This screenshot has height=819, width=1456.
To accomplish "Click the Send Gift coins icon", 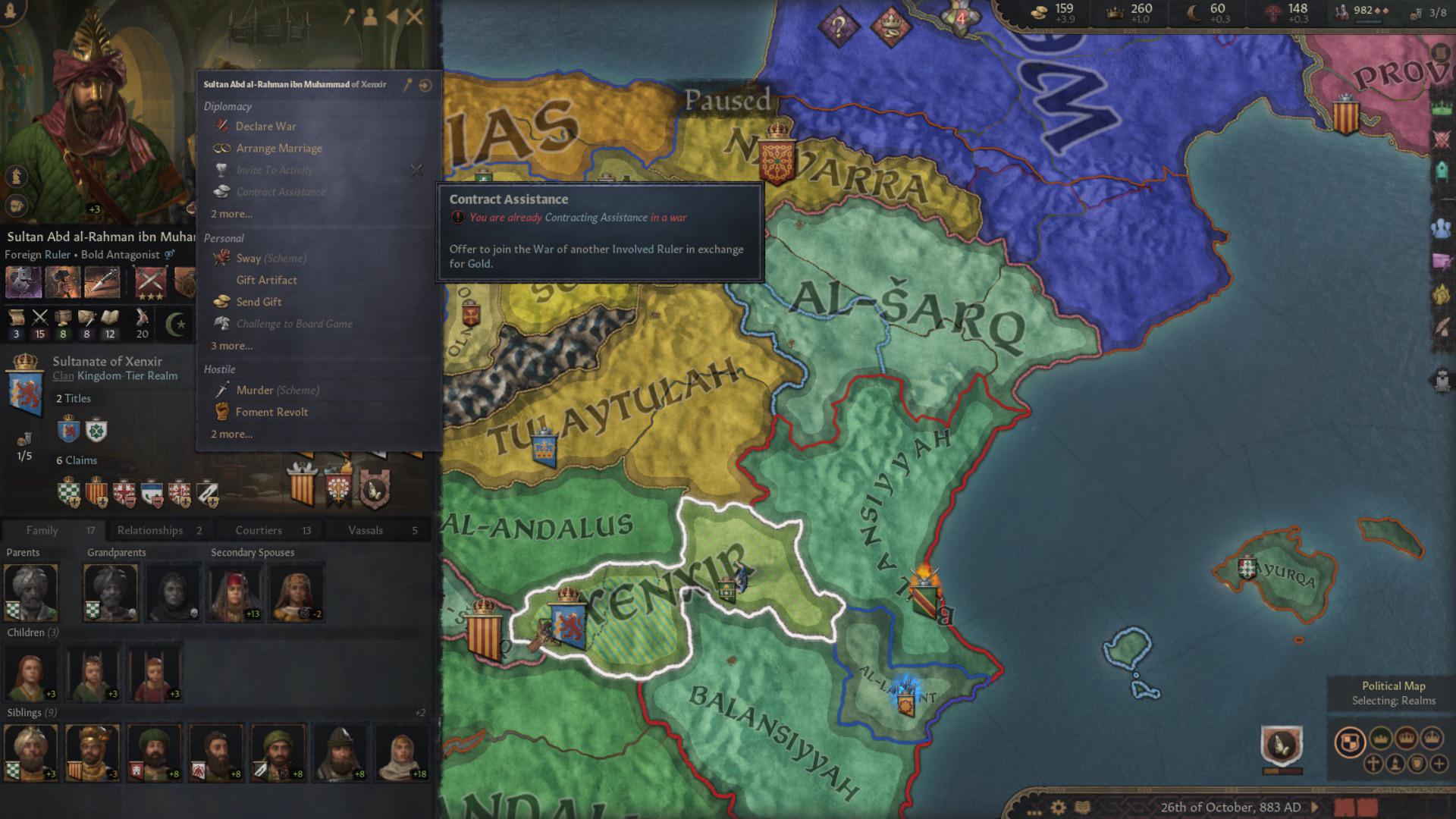I will pyautogui.click(x=222, y=301).
